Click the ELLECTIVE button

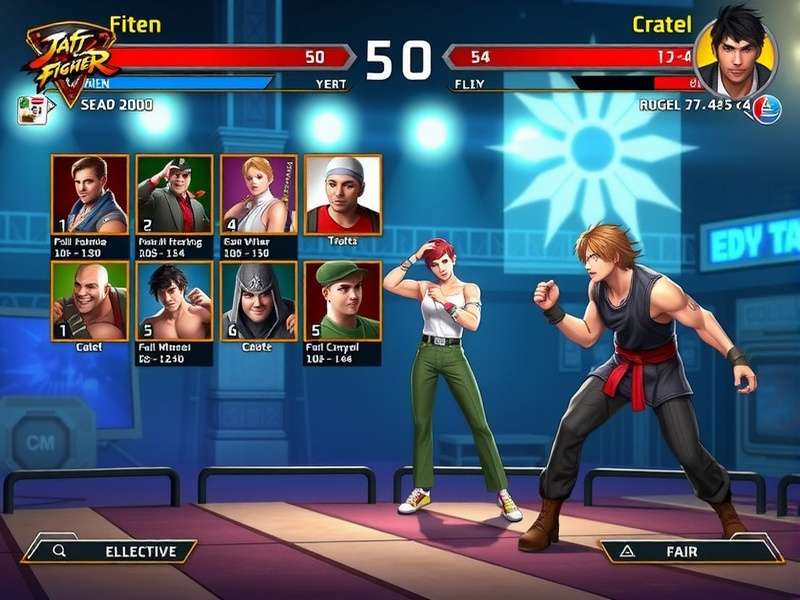(x=110, y=551)
